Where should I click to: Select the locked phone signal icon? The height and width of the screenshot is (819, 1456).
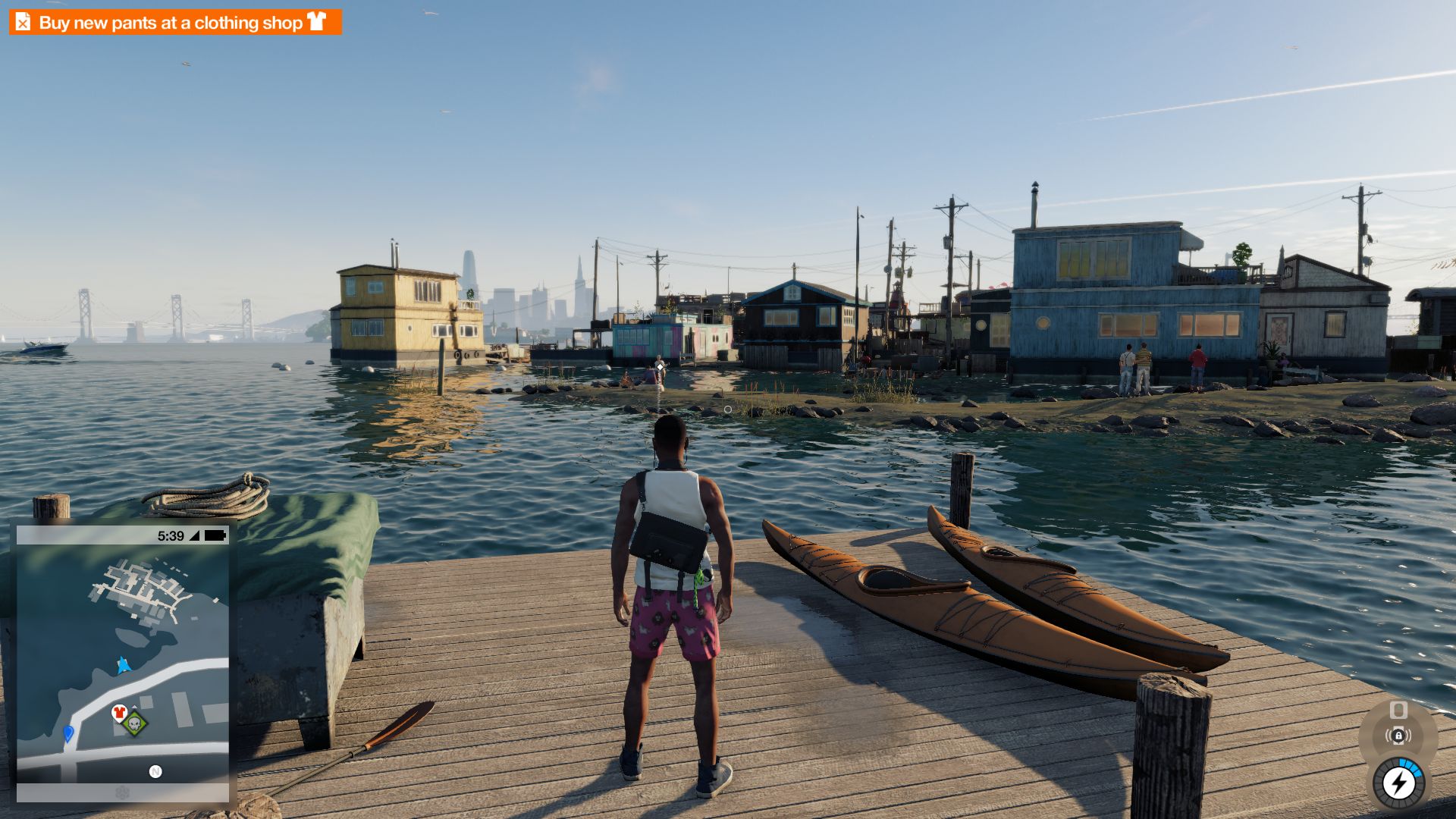(x=1398, y=735)
